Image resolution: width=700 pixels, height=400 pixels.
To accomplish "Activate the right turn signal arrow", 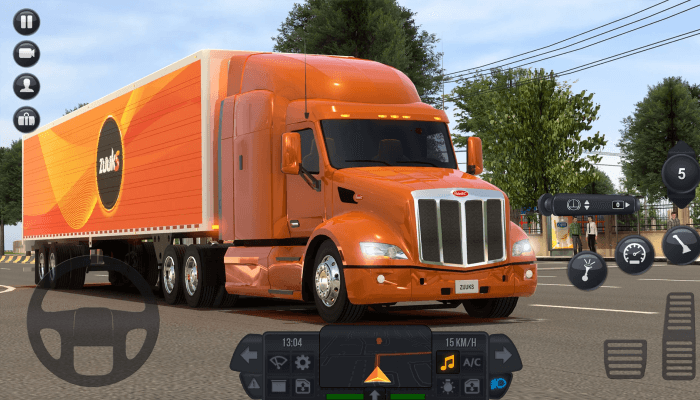I will [503, 355].
